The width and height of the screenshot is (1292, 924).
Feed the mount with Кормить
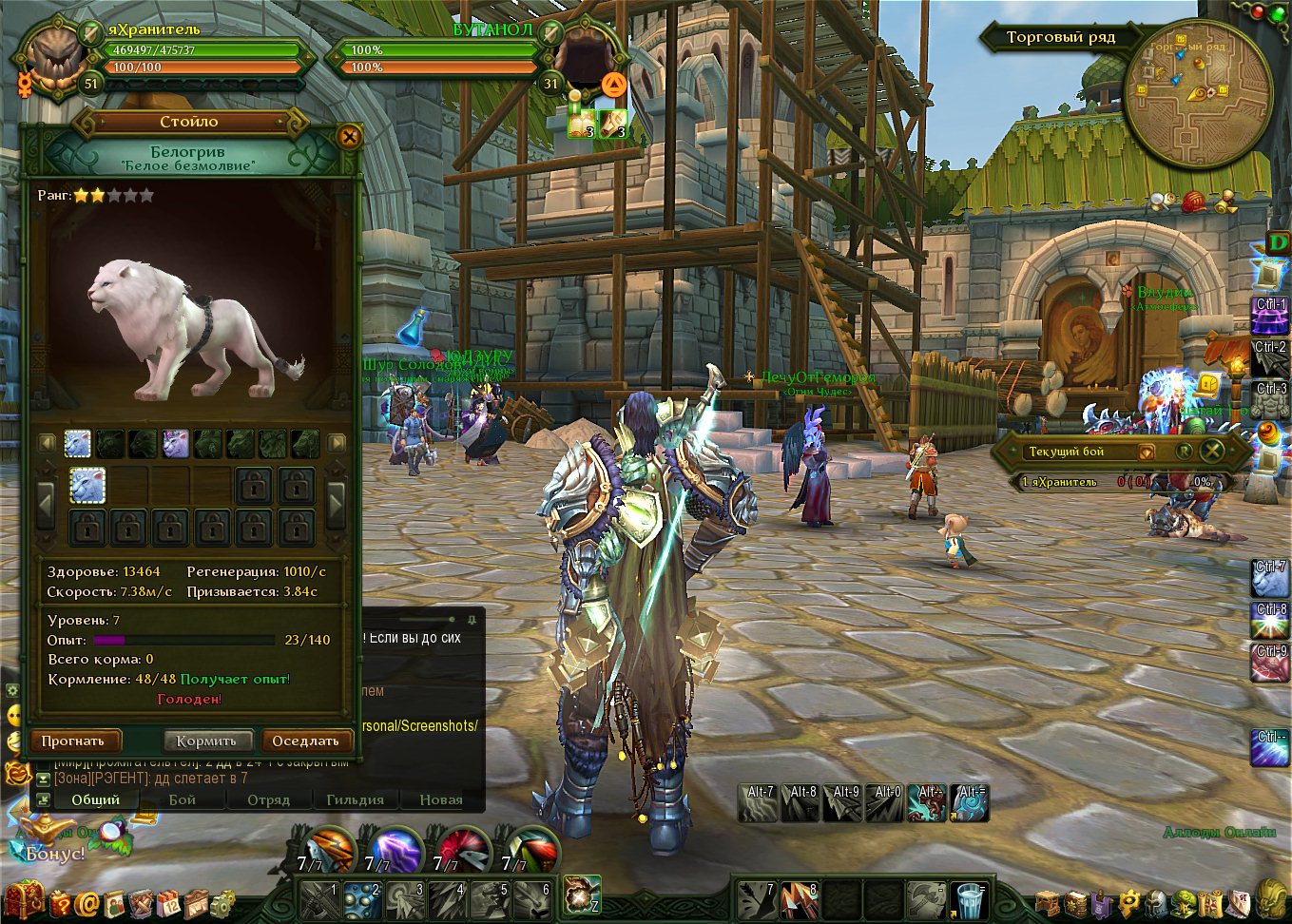(x=206, y=741)
